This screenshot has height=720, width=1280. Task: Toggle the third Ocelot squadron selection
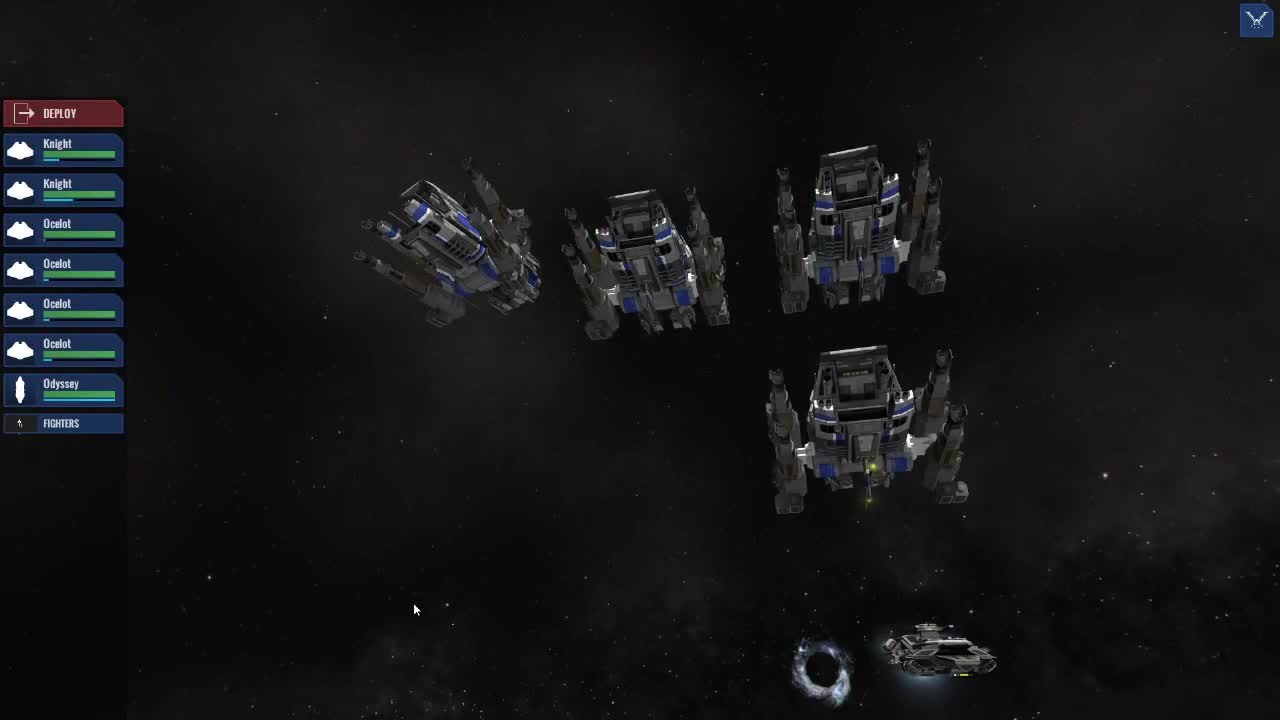pyautogui.click(x=63, y=310)
